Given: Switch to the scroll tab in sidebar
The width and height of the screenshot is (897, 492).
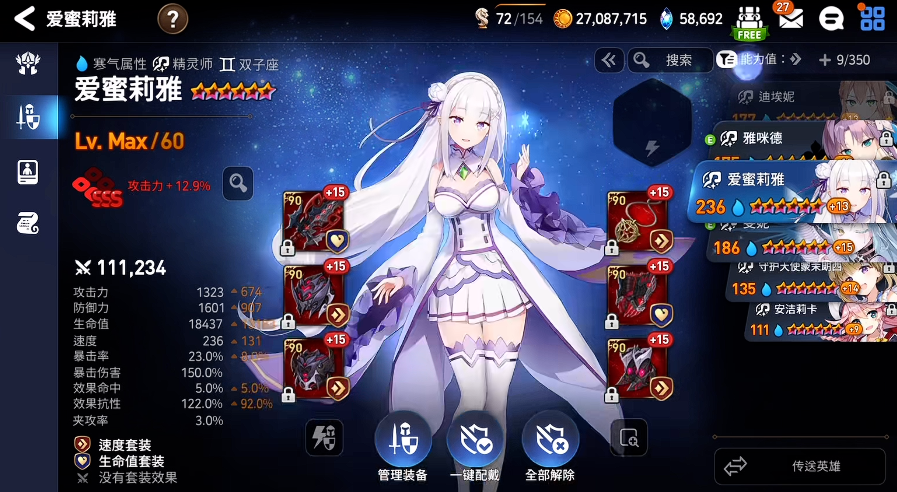Looking at the screenshot, I should click(x=28, y=223).
